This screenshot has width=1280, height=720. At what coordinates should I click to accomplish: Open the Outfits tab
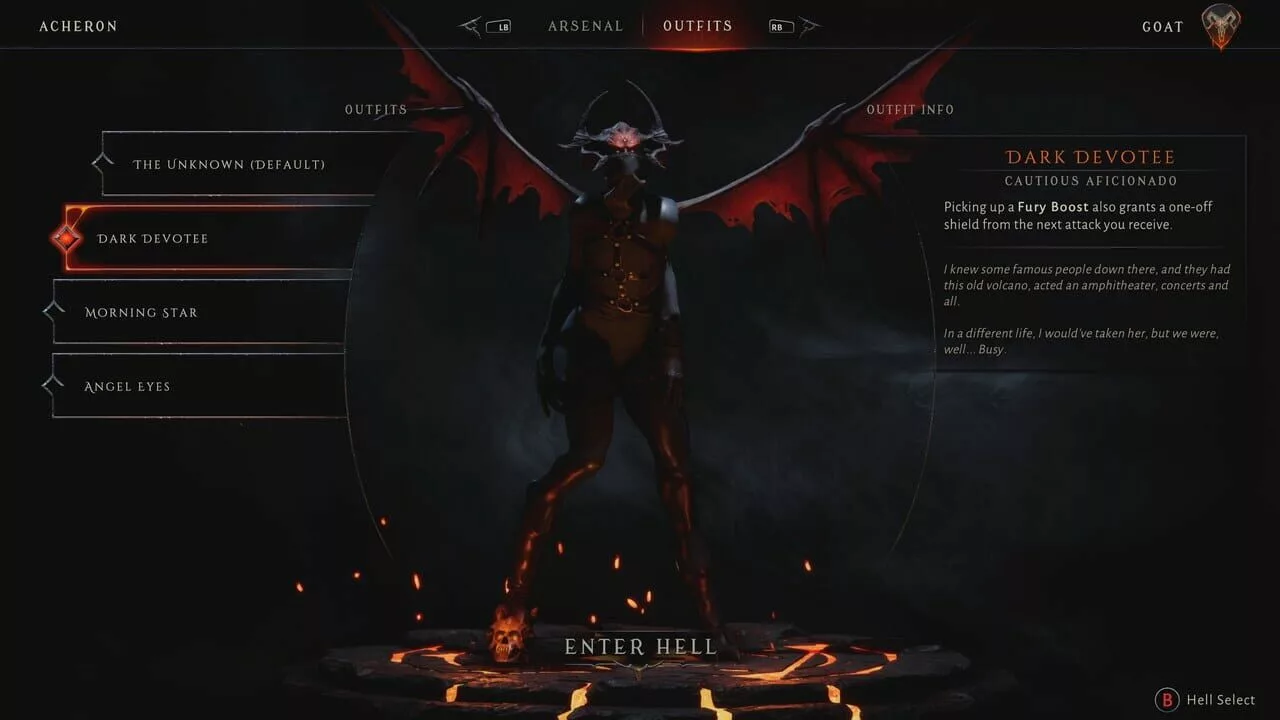click(x=697, y=26)
